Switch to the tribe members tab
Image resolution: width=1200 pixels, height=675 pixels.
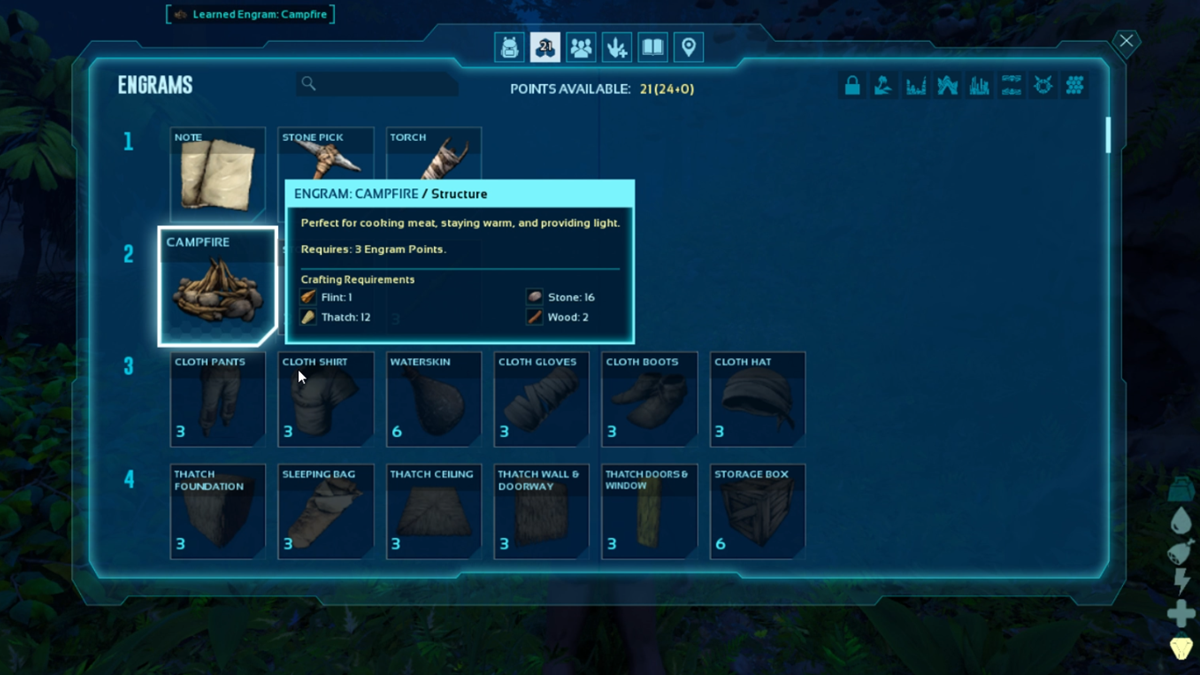pos(581,47)
